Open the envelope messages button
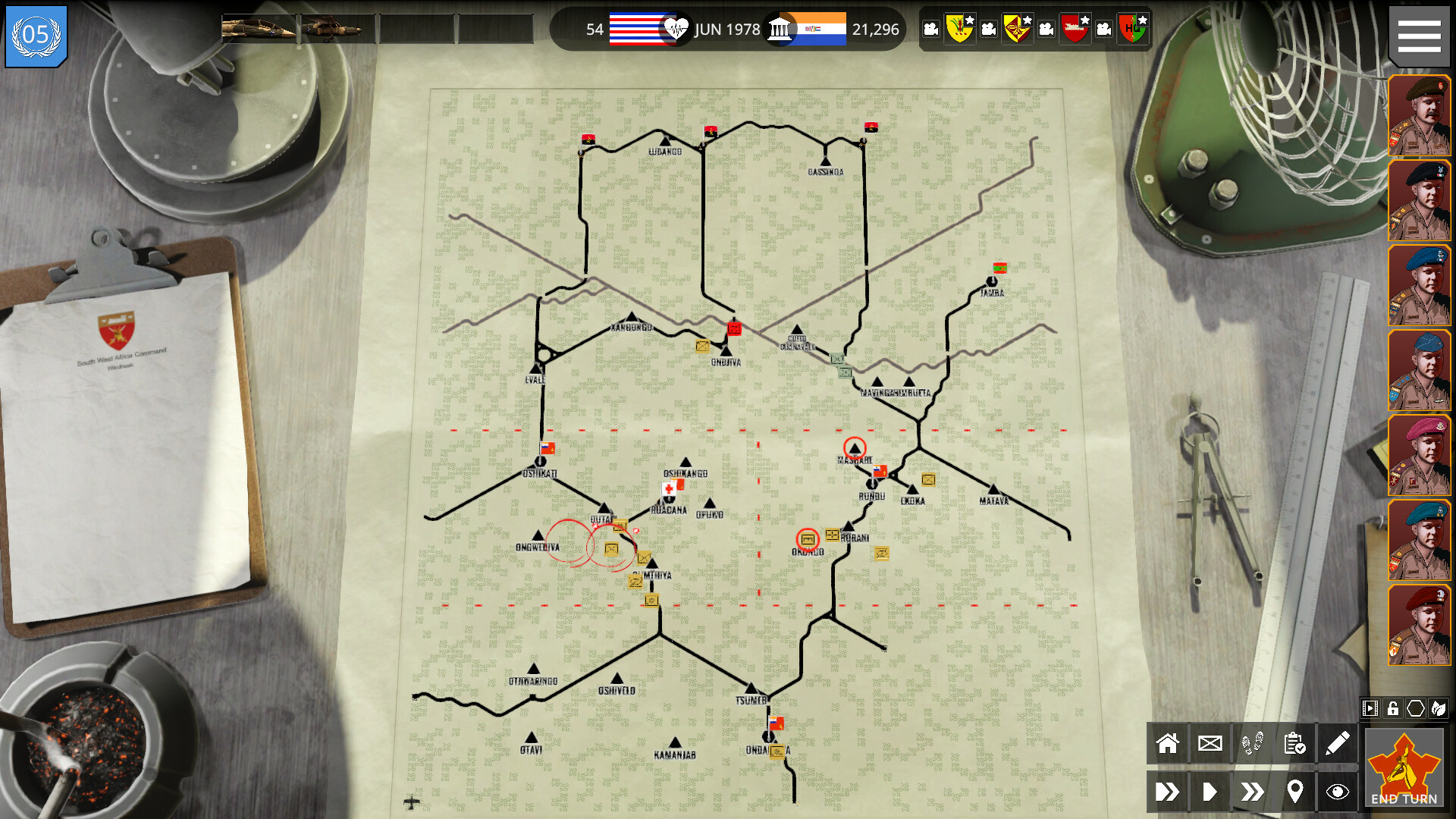 (x=1210, y=744)
